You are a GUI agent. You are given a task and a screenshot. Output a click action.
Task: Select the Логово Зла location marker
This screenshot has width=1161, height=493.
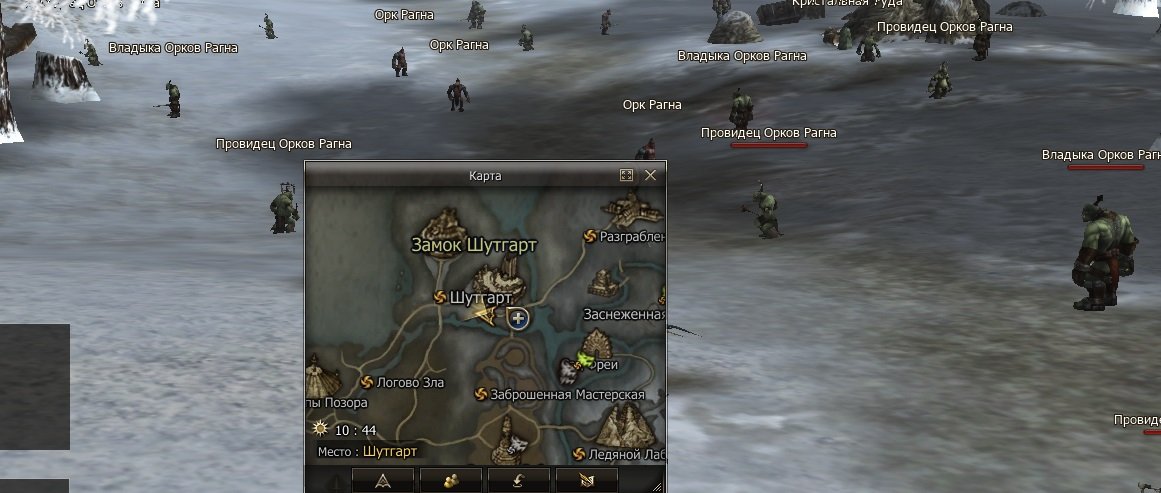(x=367, y=382)
